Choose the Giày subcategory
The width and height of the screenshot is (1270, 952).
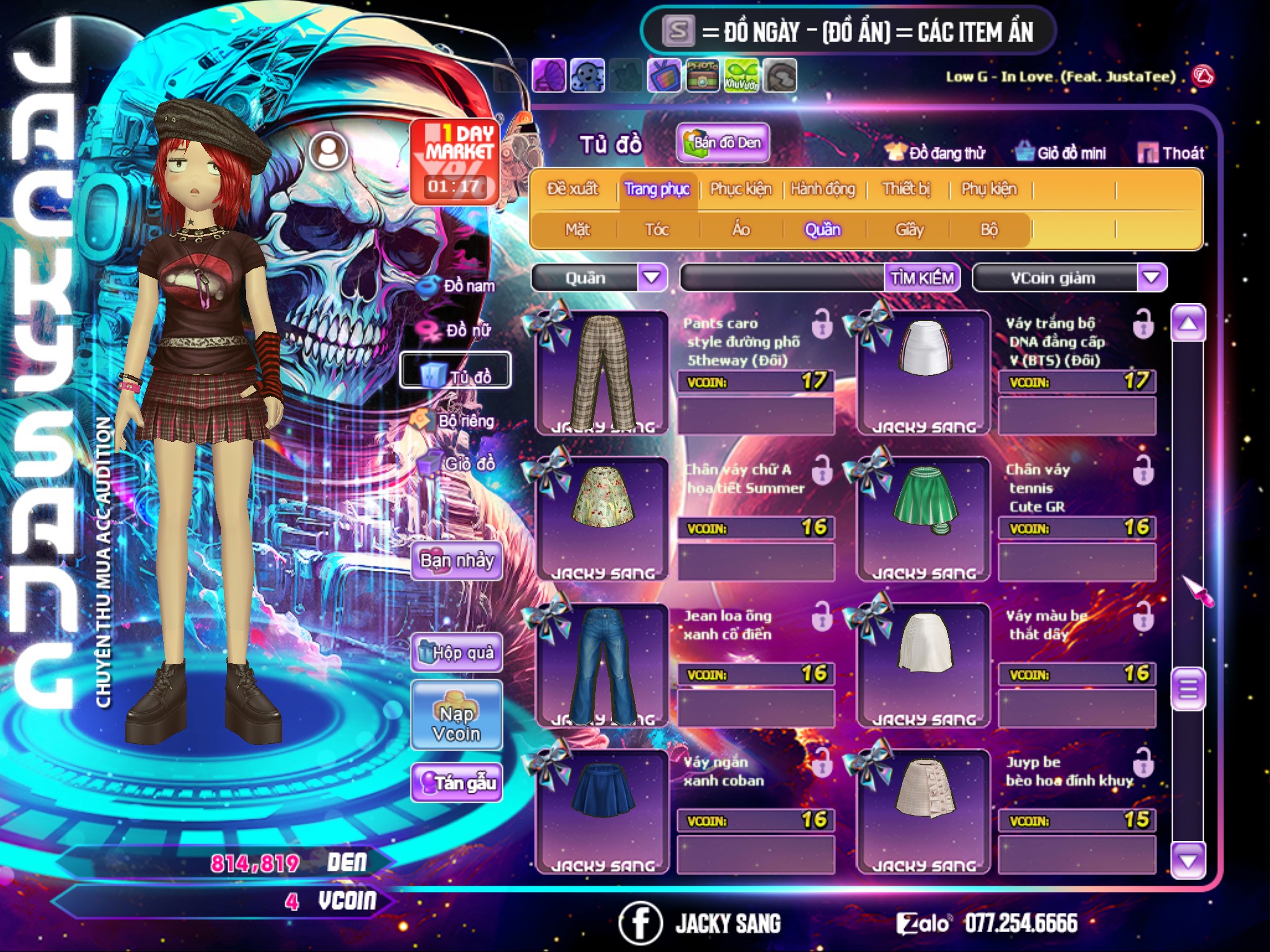tap(909, 230)
